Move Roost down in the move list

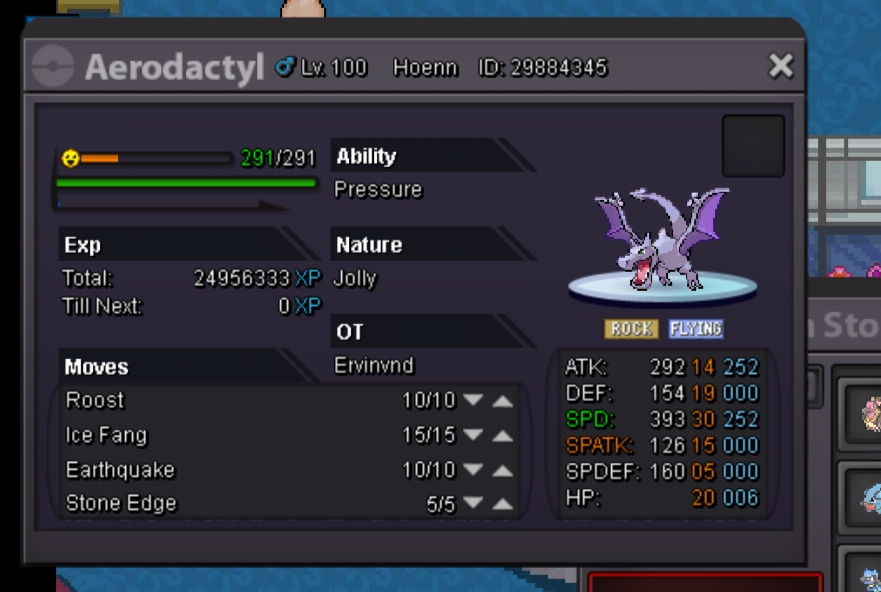473,401
